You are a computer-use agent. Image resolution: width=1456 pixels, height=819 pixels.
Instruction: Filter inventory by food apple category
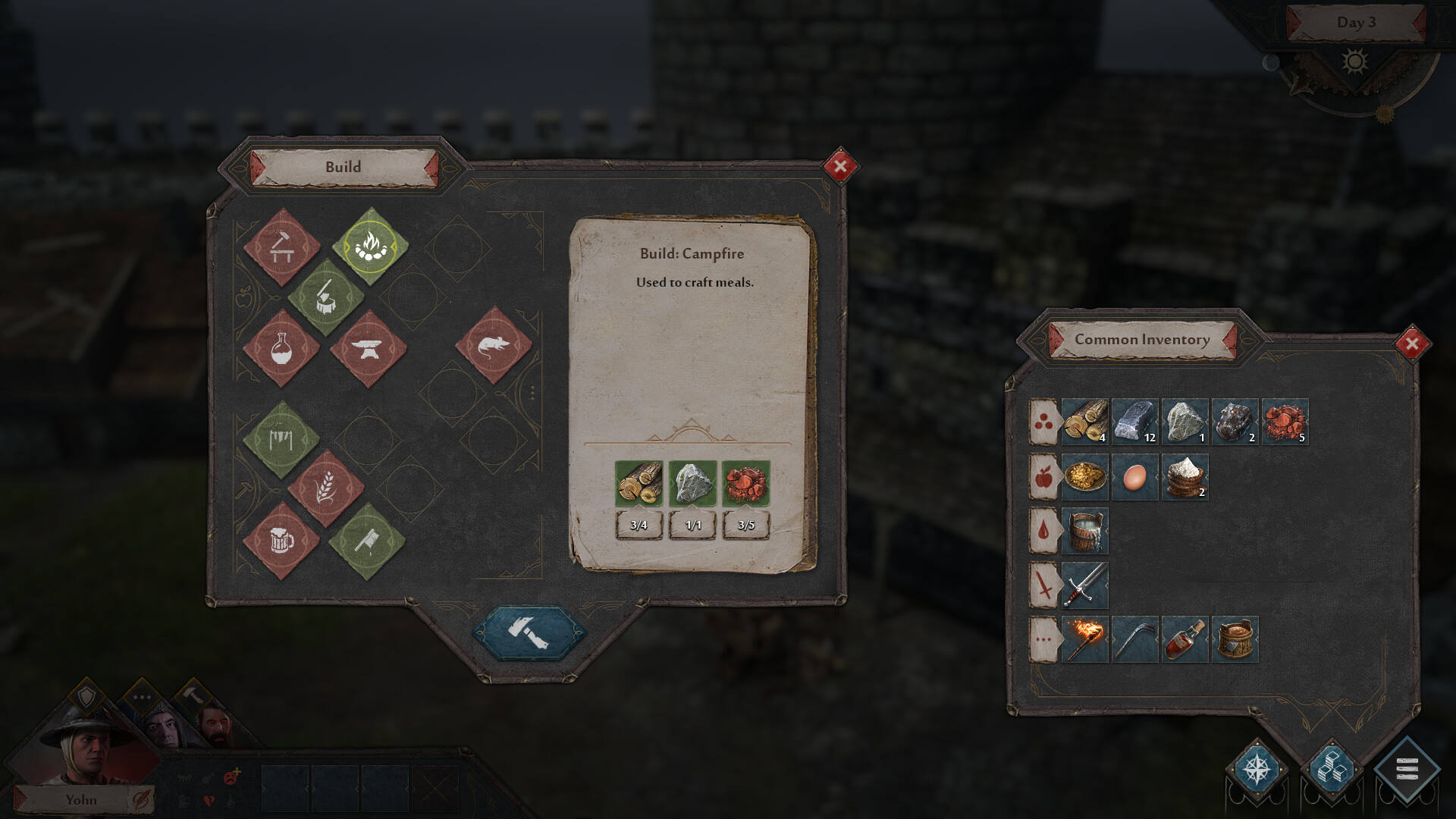(x=1043, y=477)
